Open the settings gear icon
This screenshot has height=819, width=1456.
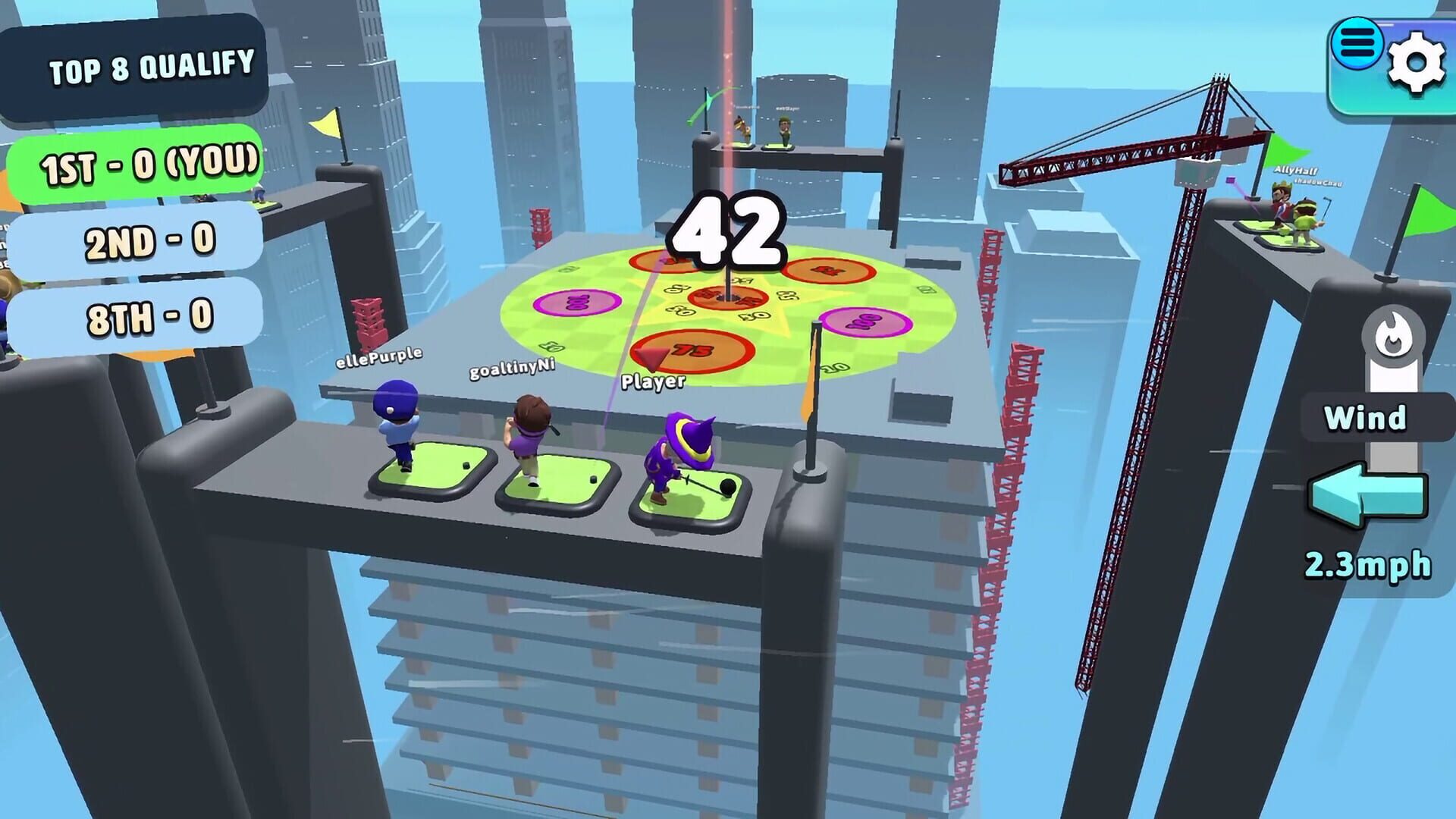[1420, 57]
